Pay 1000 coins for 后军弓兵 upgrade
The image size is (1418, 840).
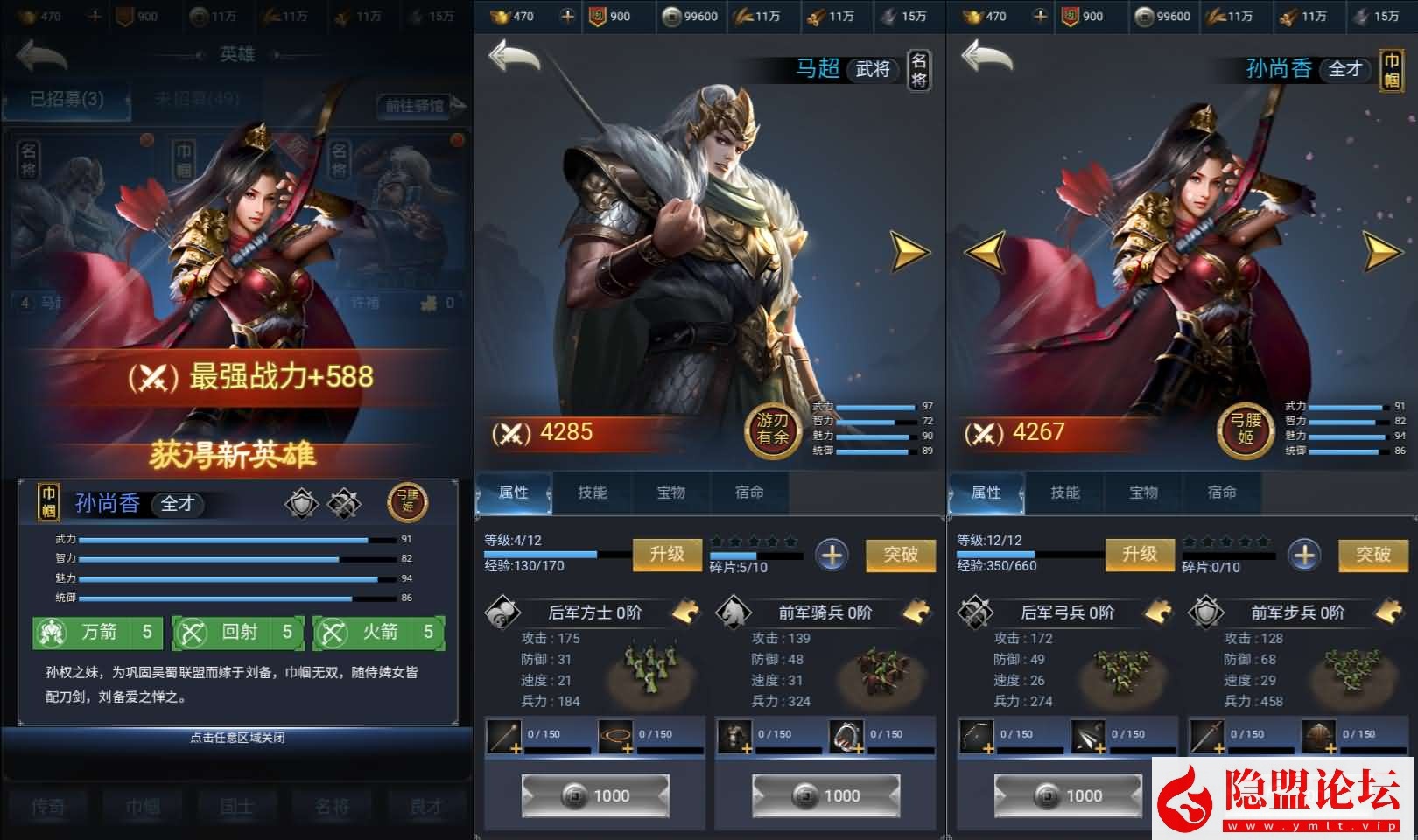pyautogui.click(x=1067, y=795)
